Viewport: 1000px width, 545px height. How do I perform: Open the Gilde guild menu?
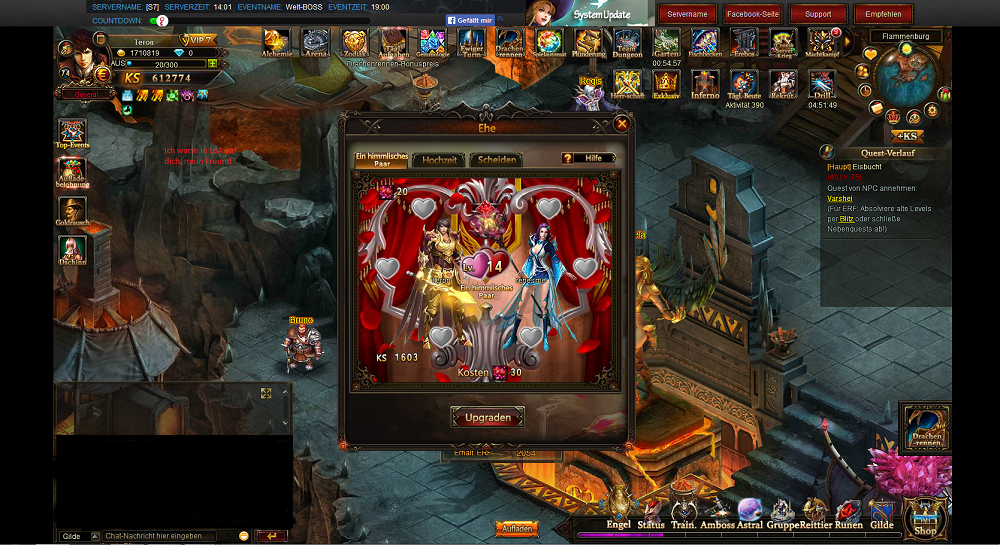881,512
